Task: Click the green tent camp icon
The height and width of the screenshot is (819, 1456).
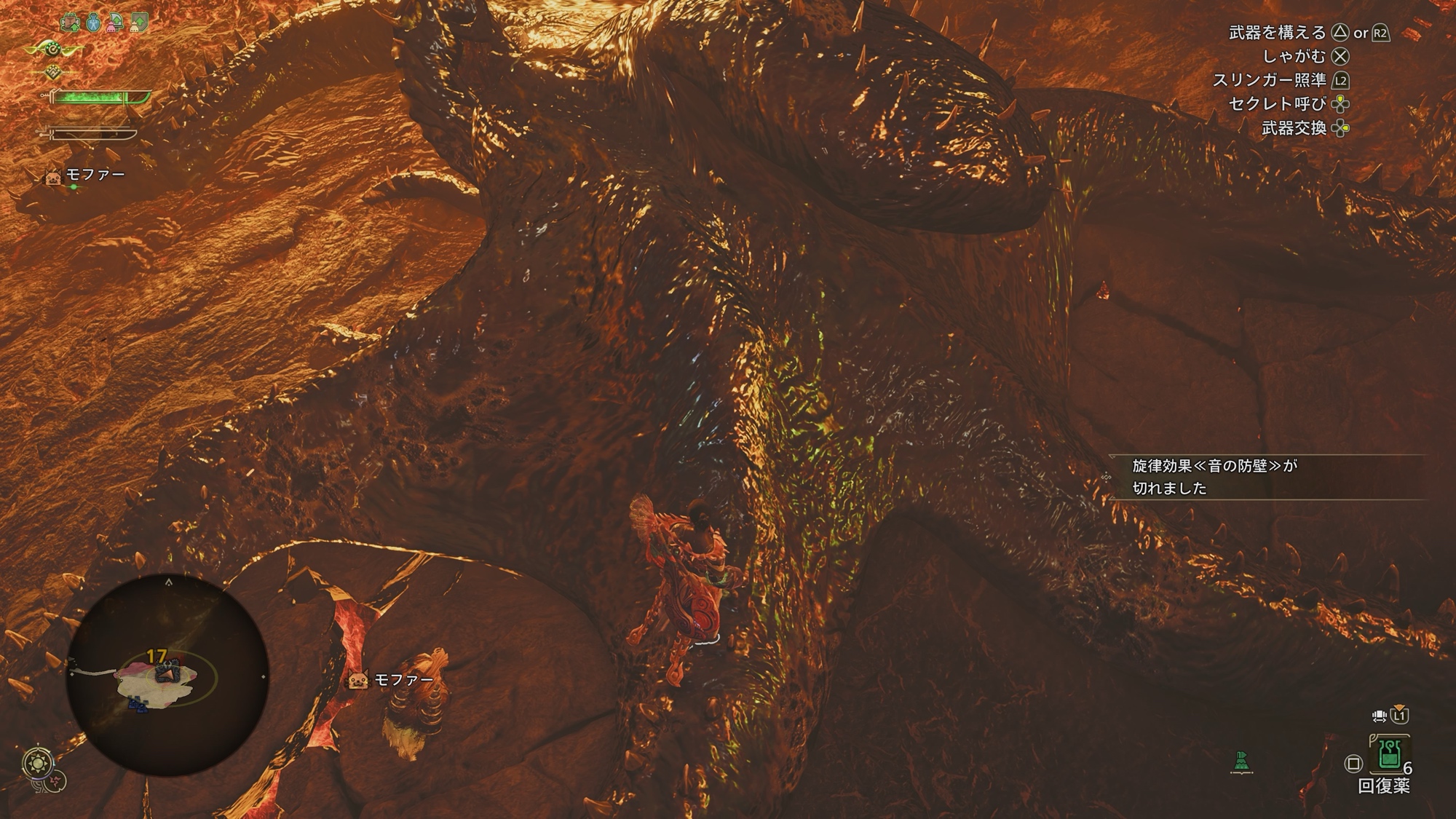Action: pos(1241,762)
